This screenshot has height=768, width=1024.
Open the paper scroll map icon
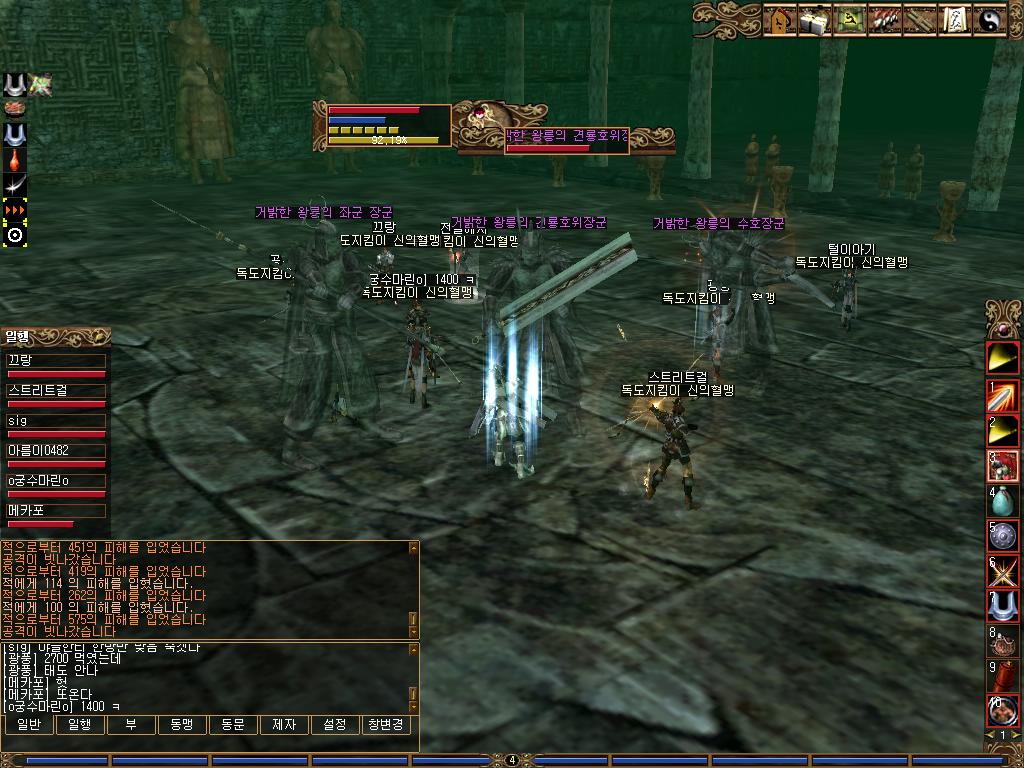pyautogui.click(x=957, y=20)
